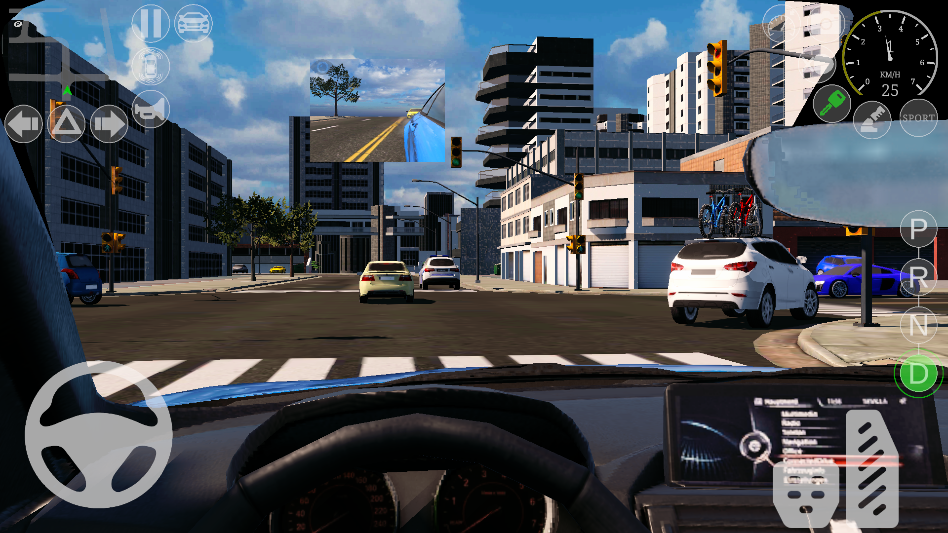Toggle the parking sensor car icon
This screenshot has width=948, height=533.
tap(150, 66)
